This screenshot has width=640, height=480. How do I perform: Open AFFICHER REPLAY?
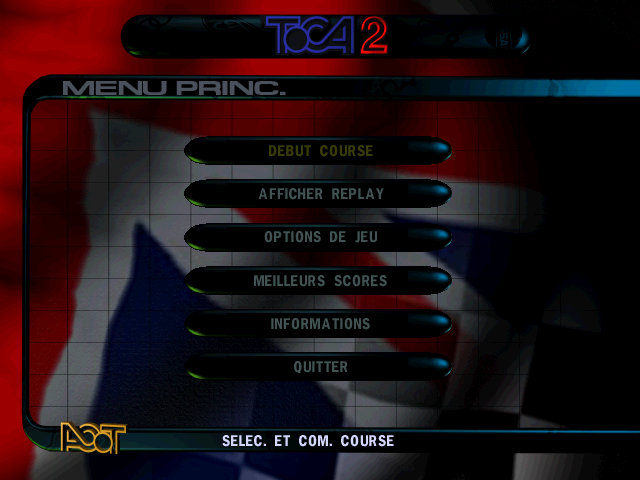[320, 194]
